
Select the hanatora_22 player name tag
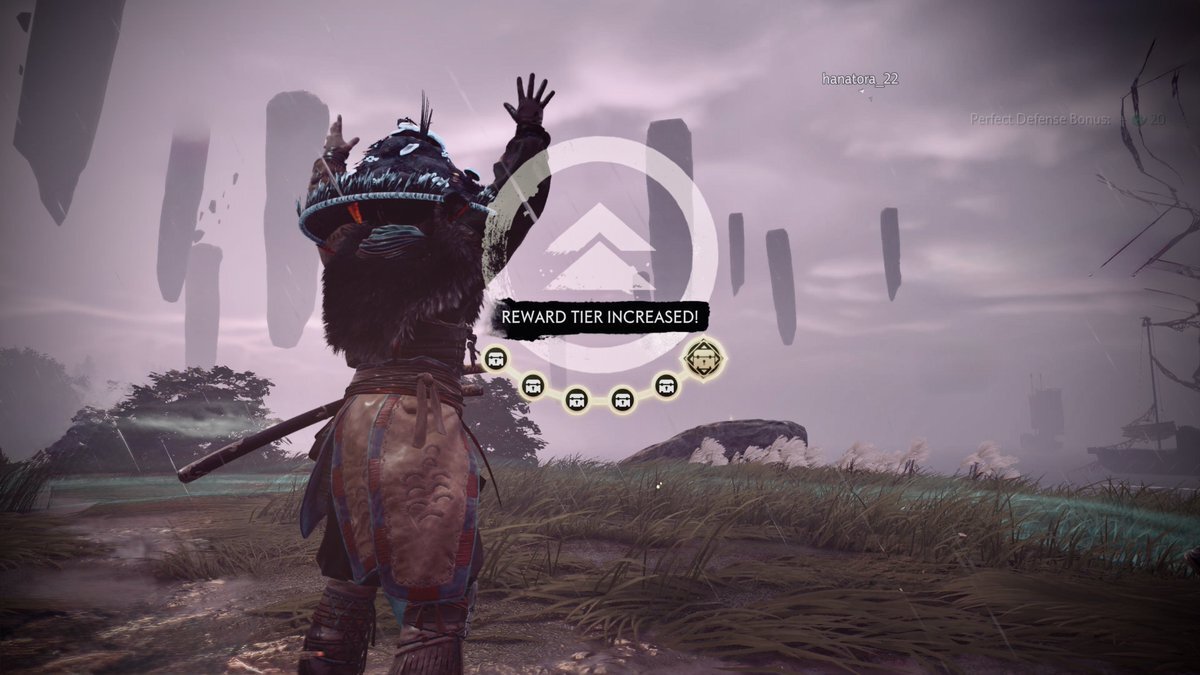(859, 79)
